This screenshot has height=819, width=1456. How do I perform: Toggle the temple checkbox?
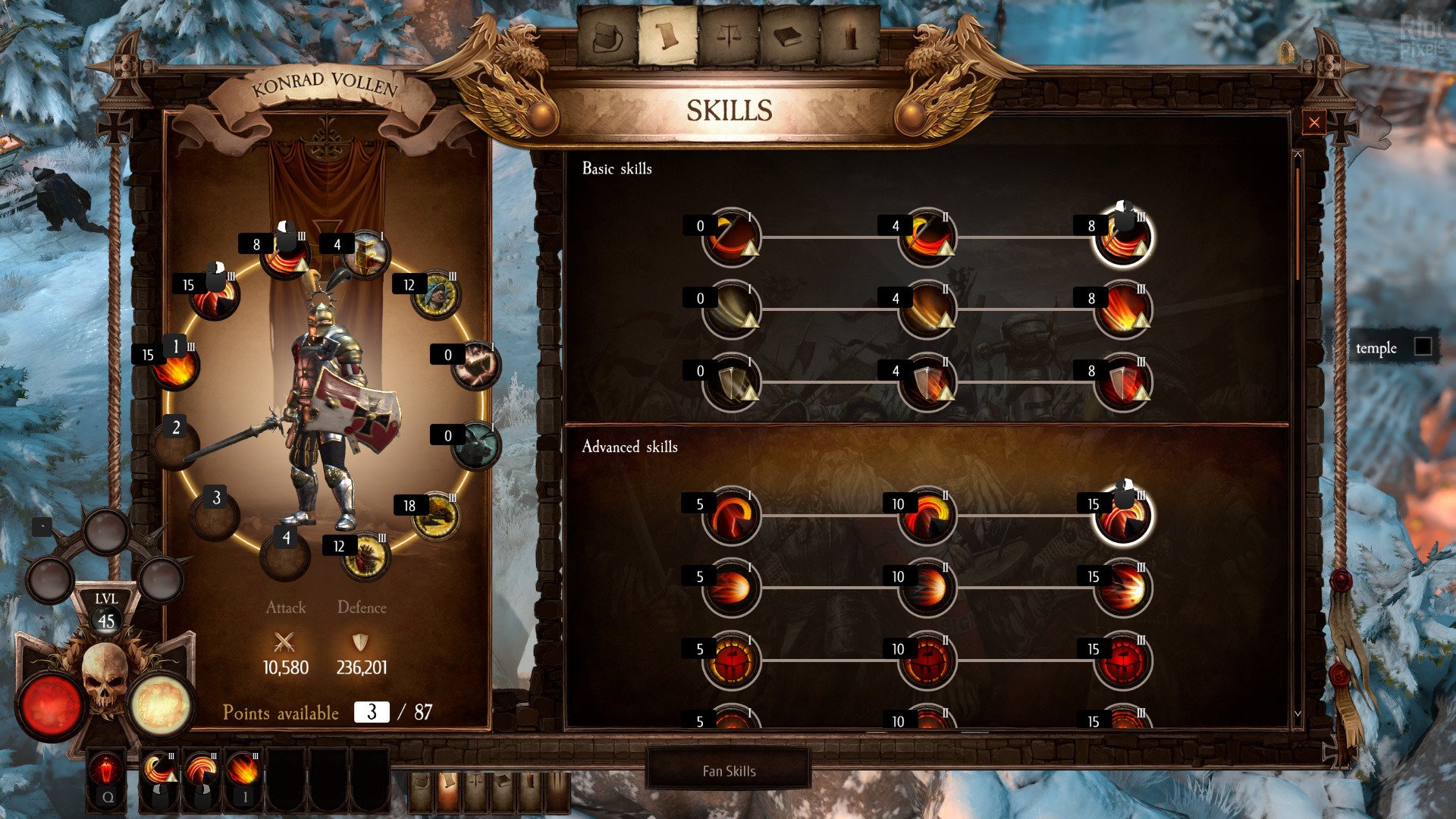point(1423,347)
